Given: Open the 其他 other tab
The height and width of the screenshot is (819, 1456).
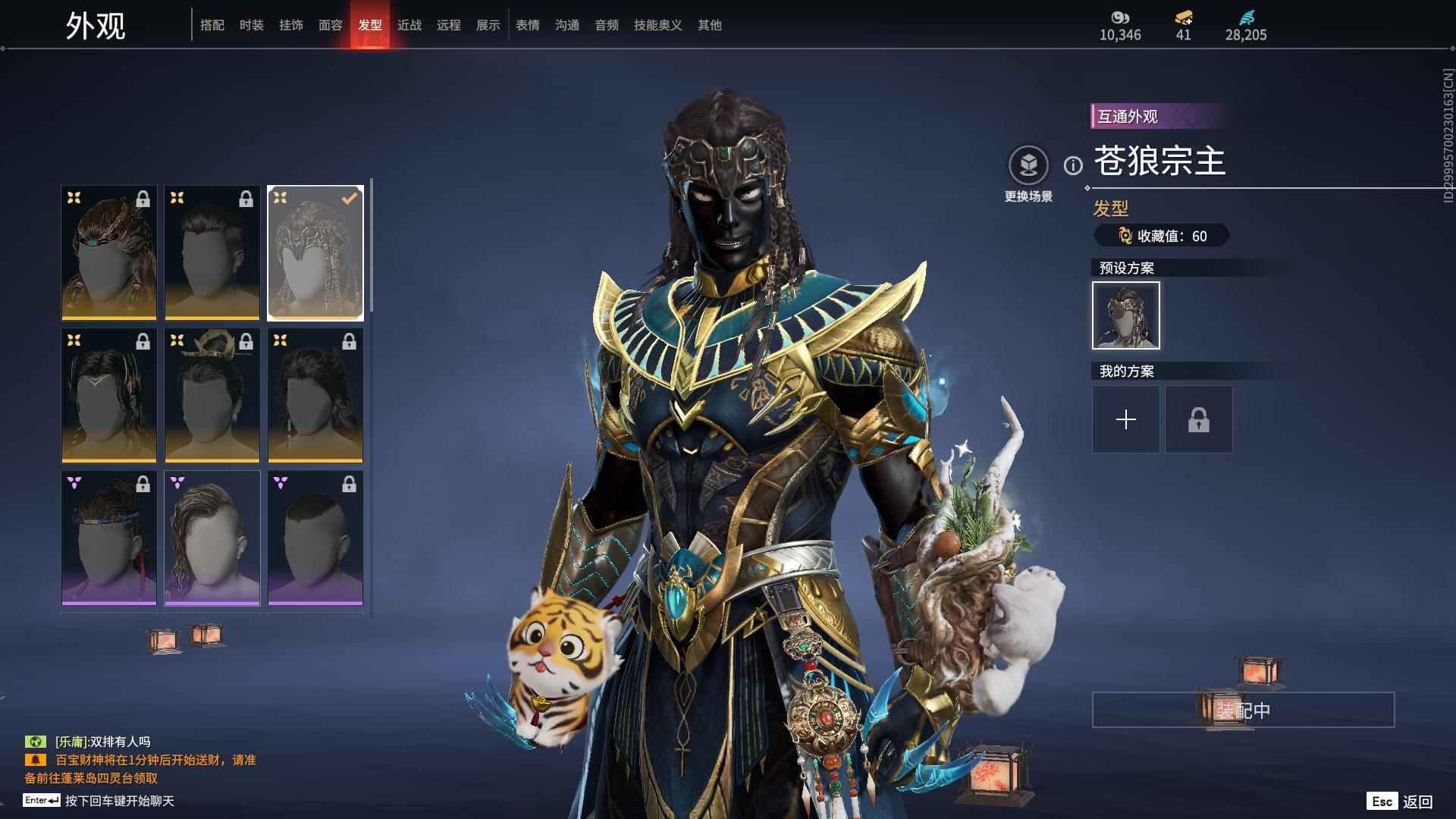Looking at the screenshot, I should click(x=710, y=25).
